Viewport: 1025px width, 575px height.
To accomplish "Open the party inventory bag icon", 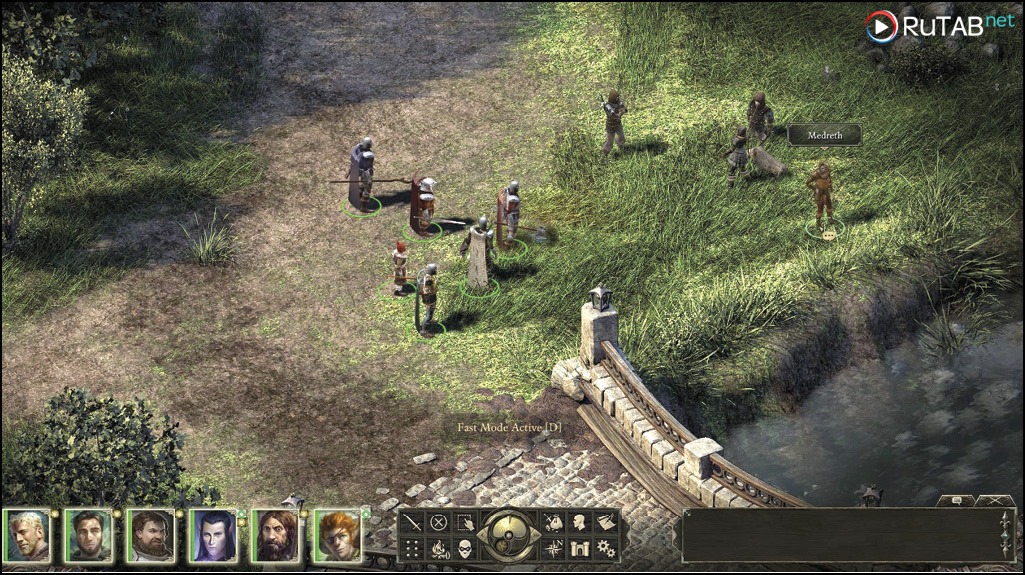I will click(552, 522).
